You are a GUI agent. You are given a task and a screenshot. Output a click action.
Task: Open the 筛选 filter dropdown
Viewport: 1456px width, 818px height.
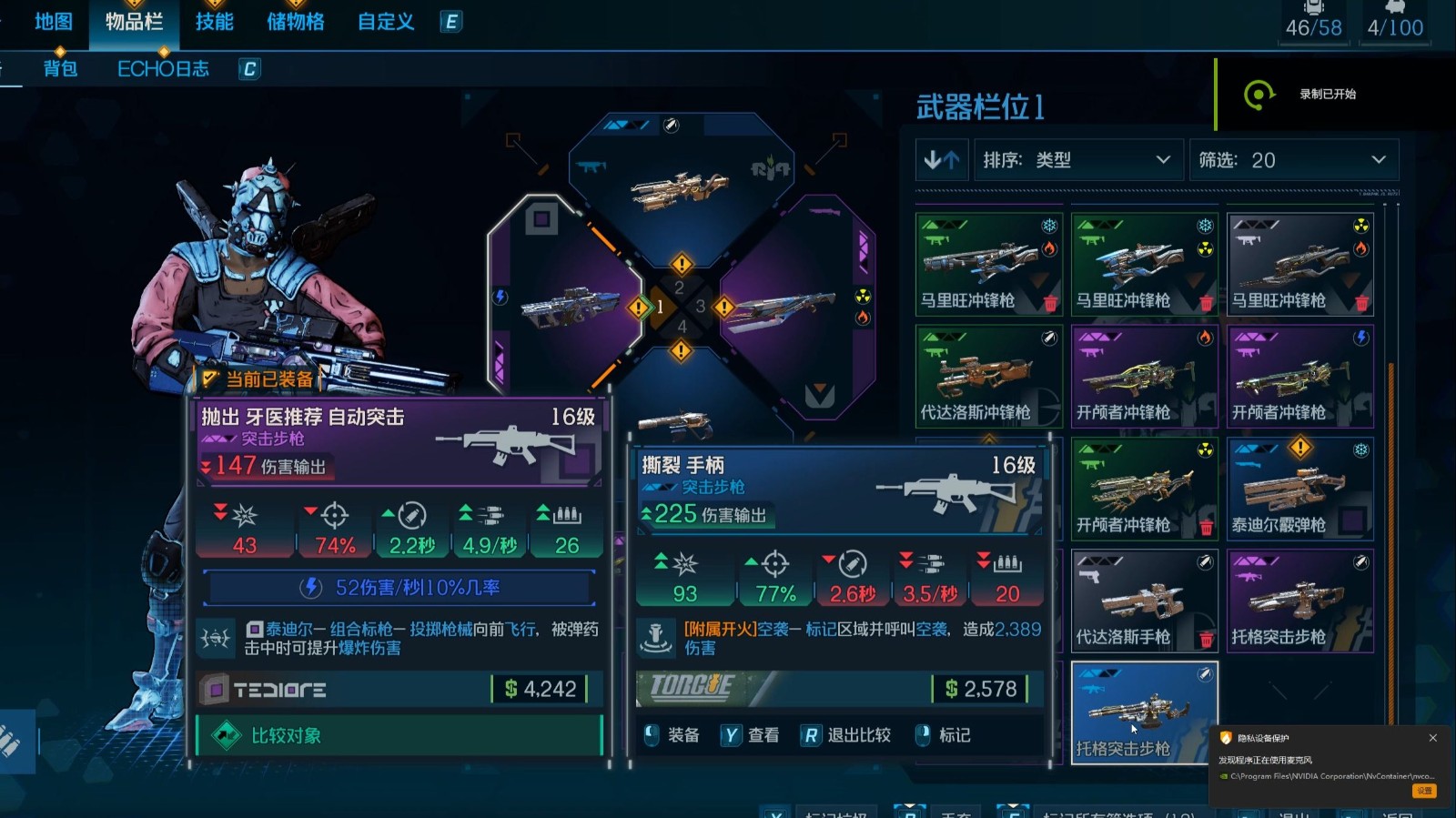(x=1292, y=159)
